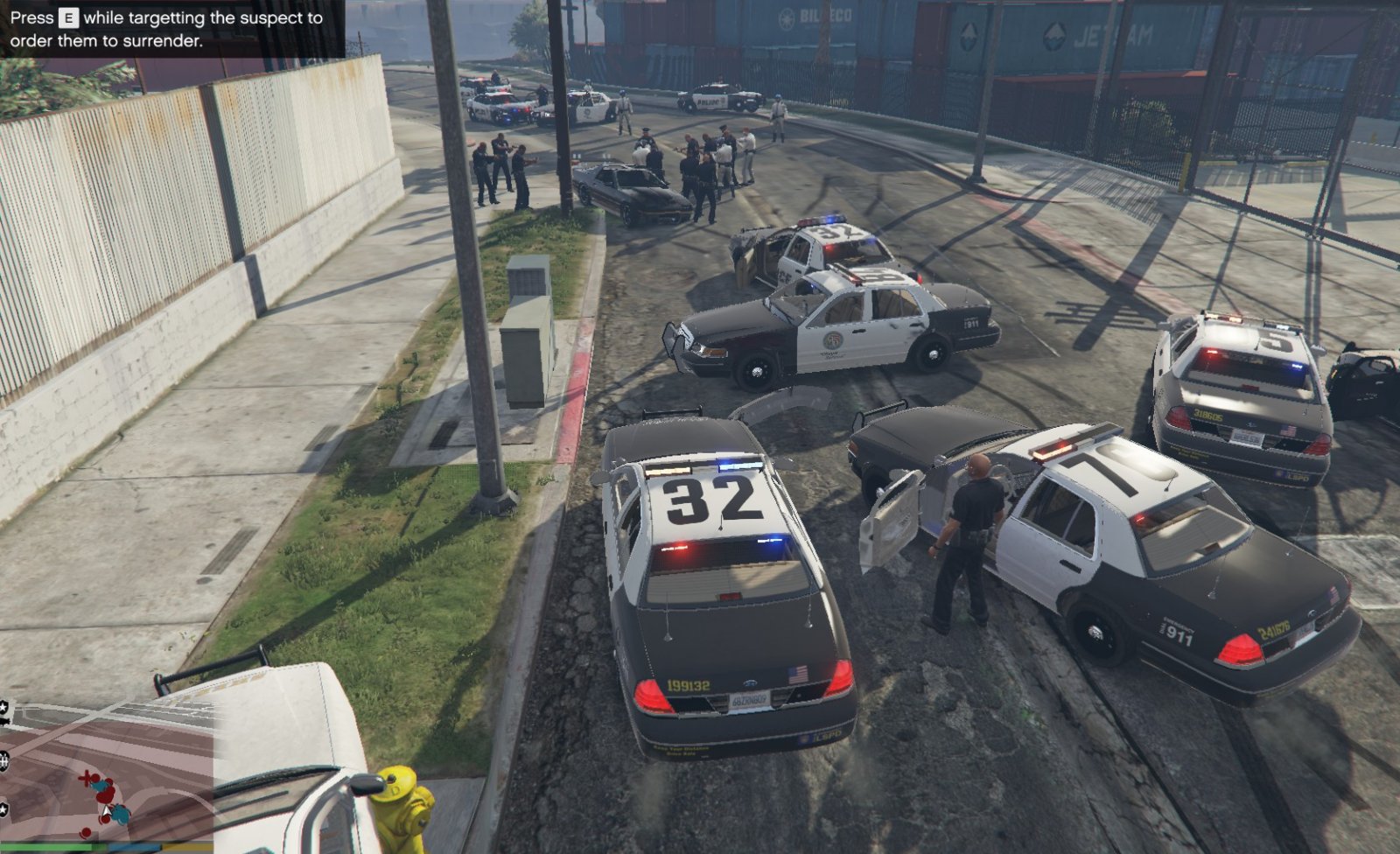The height and width of the screenshot is (854, 1400).
Task: Select the white player arrow on minimap
Action: coord(107,811)
